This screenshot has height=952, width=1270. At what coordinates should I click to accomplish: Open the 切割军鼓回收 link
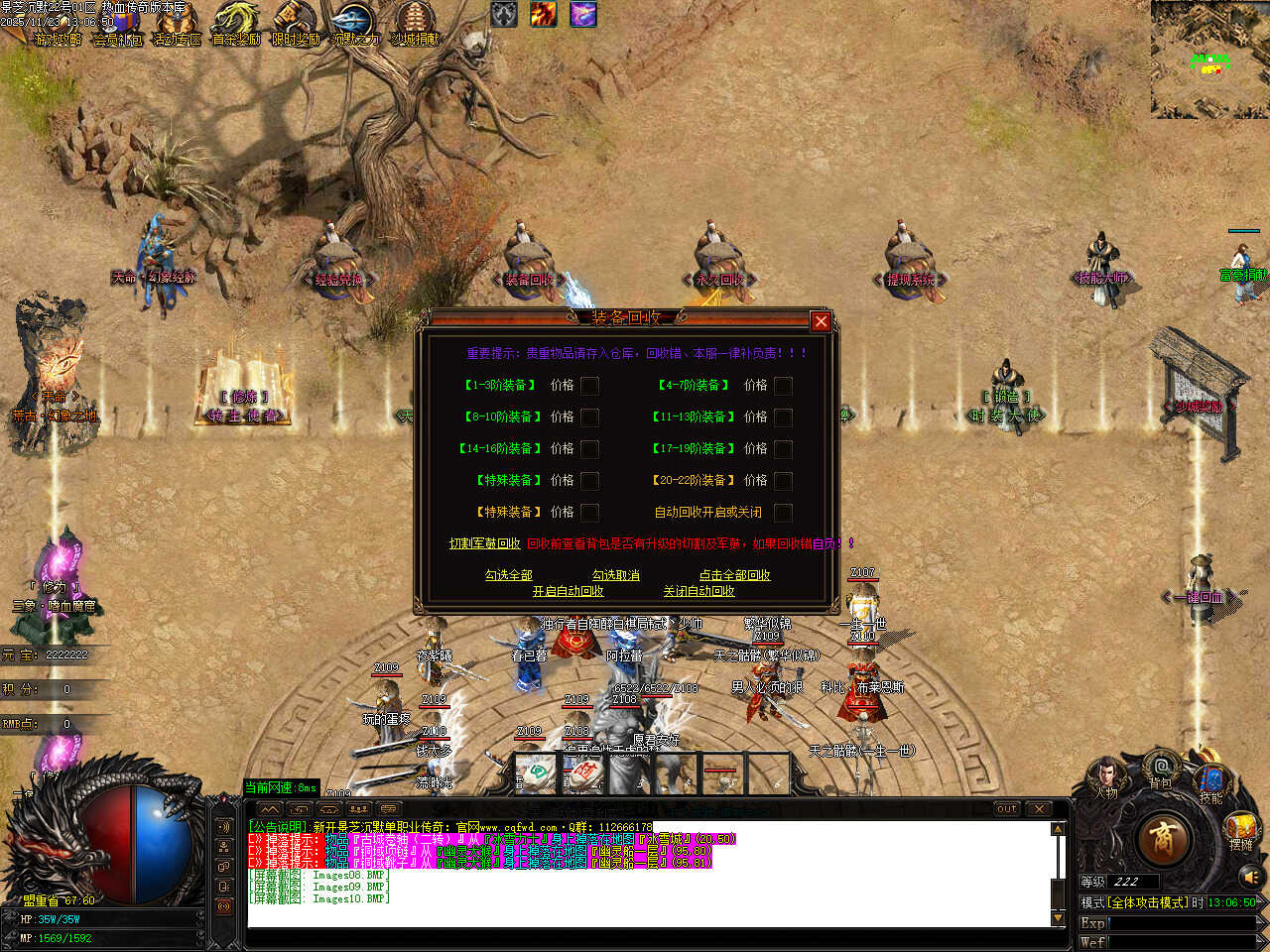pyautogui.click(x=484, y=543)
